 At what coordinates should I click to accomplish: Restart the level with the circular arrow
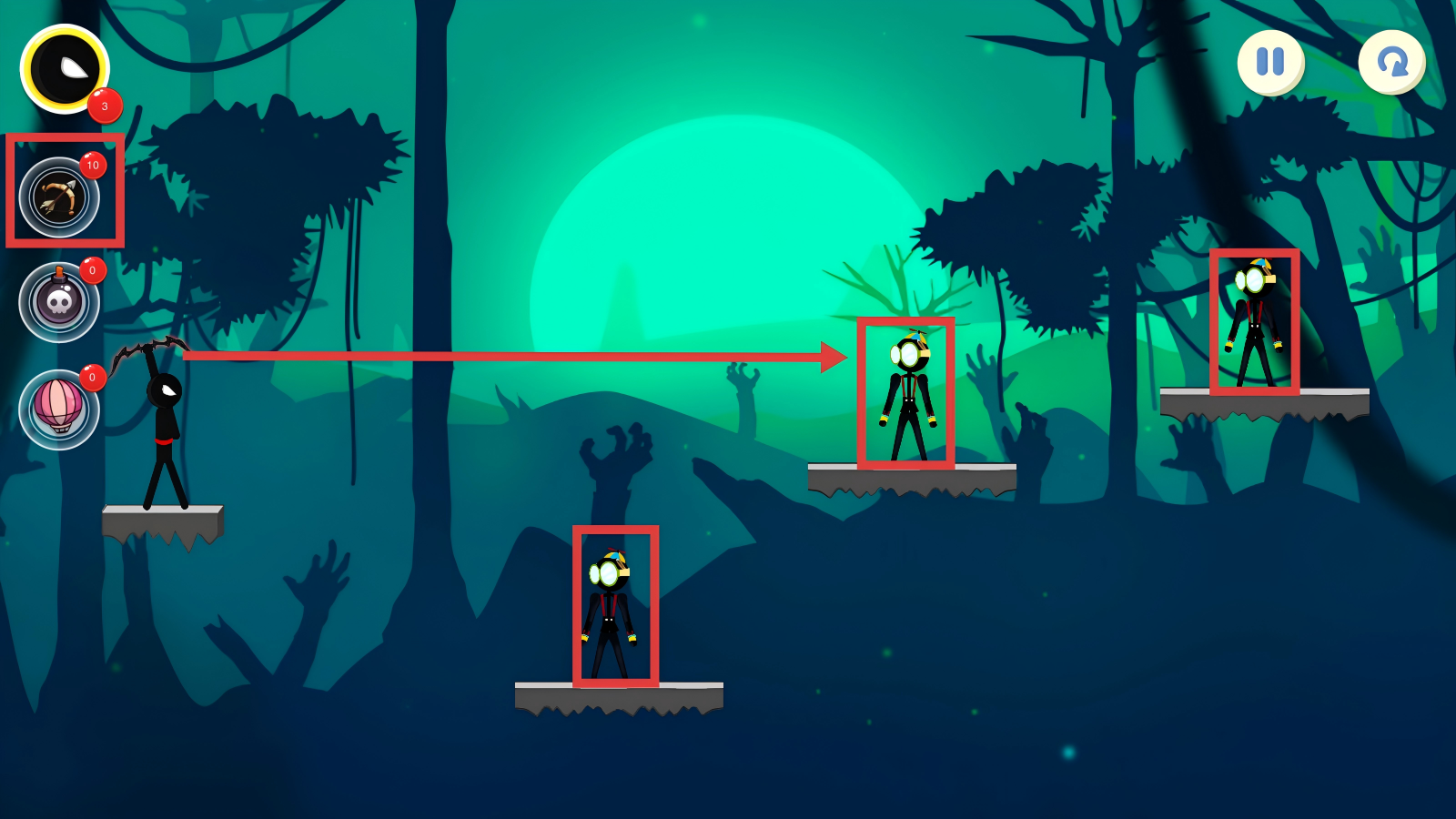(x=1391, y=62)
